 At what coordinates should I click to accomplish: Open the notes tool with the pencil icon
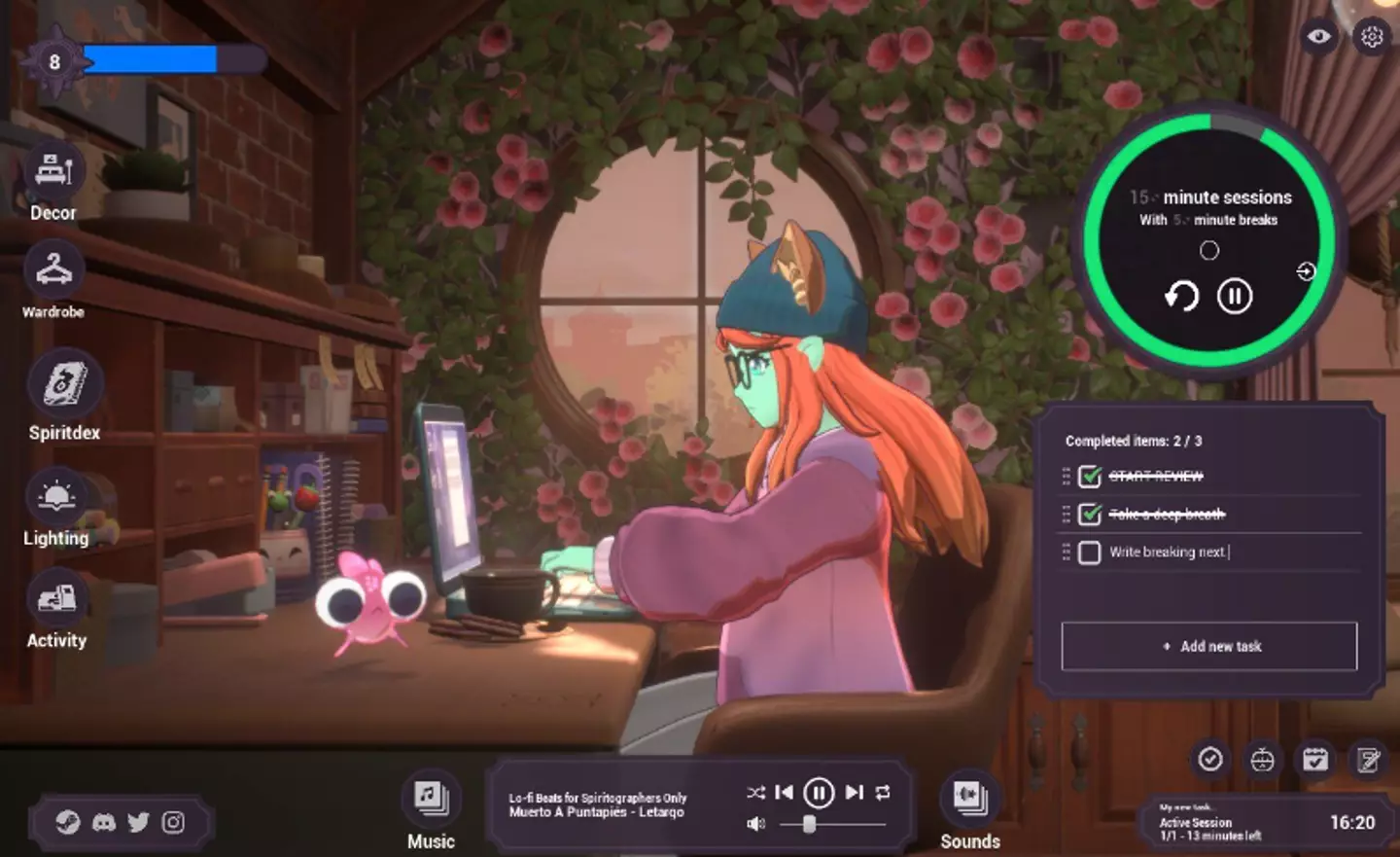[x=1369, y=760]
